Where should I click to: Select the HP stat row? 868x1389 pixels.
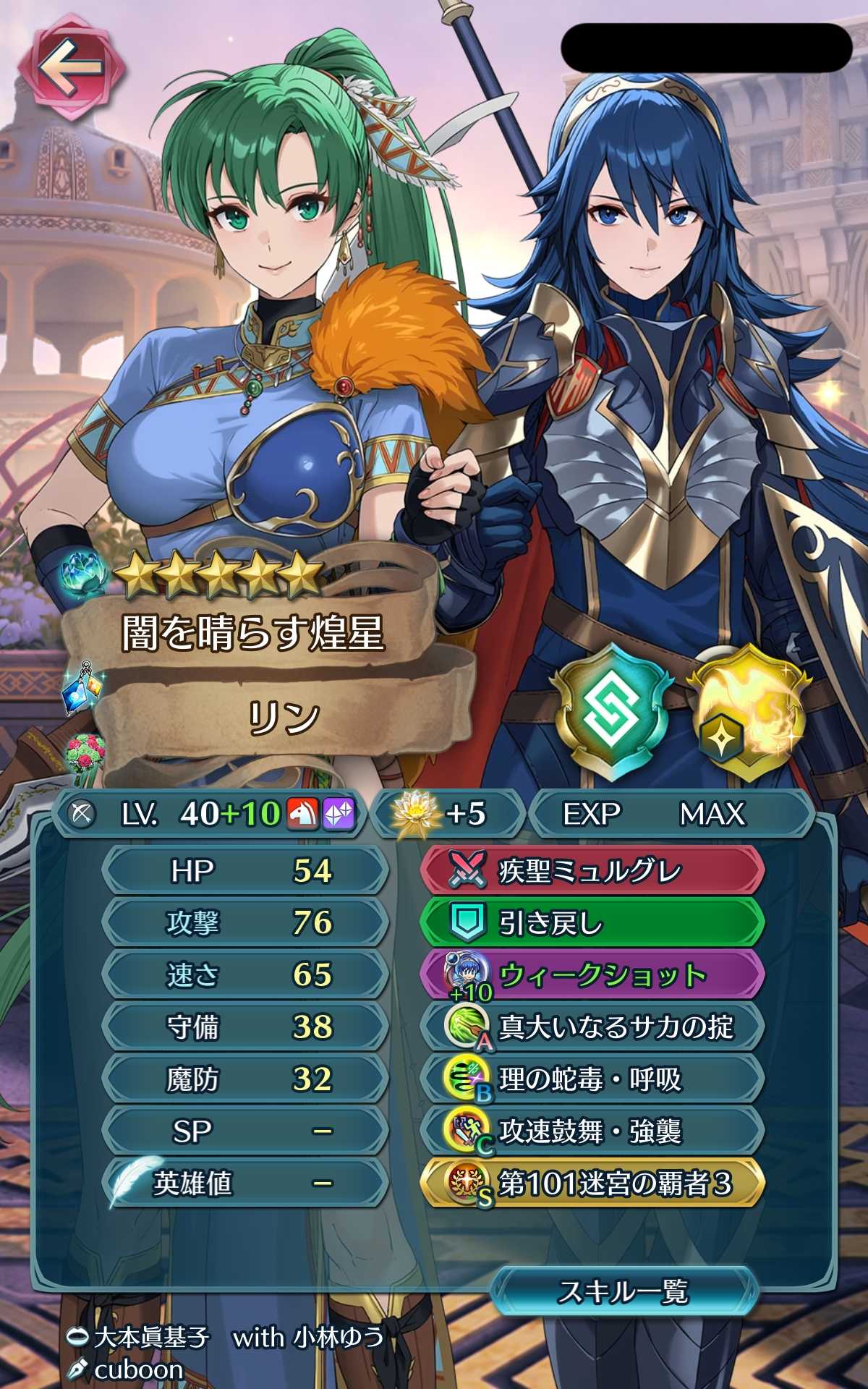point(246,871)
